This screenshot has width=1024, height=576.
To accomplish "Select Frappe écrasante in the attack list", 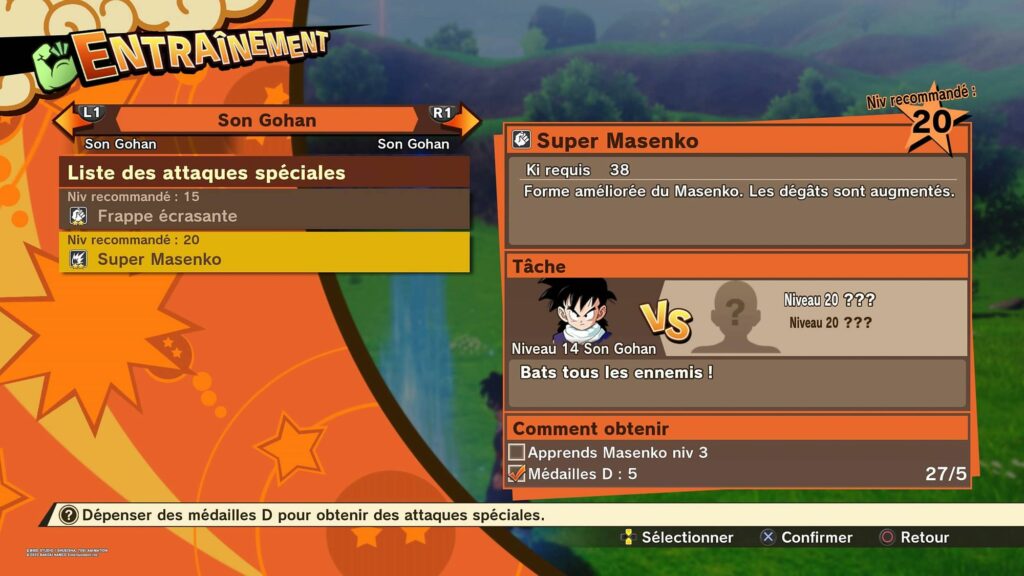I will (265, 216).
